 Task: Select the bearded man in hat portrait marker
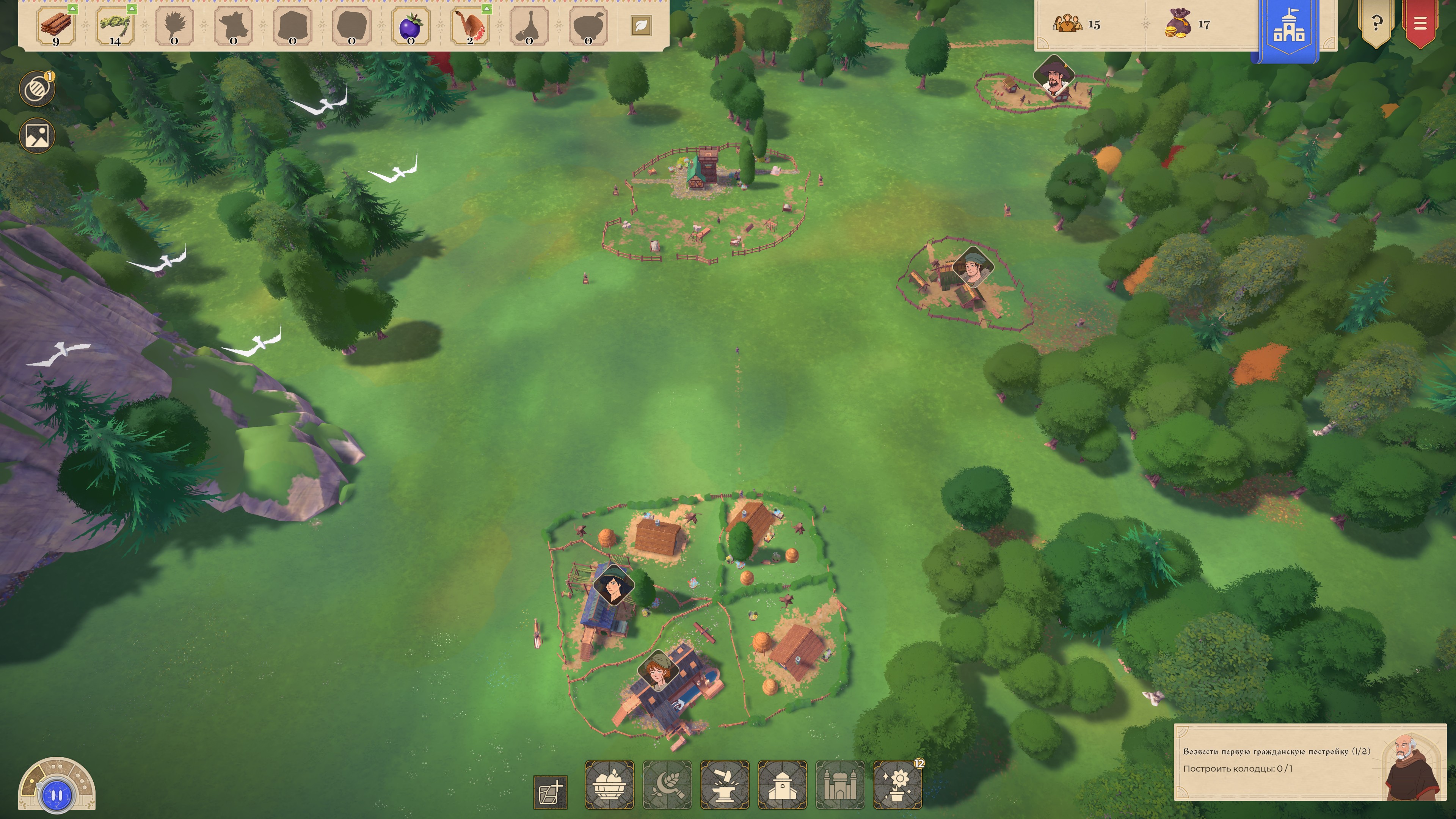[x=1054, y=77]
